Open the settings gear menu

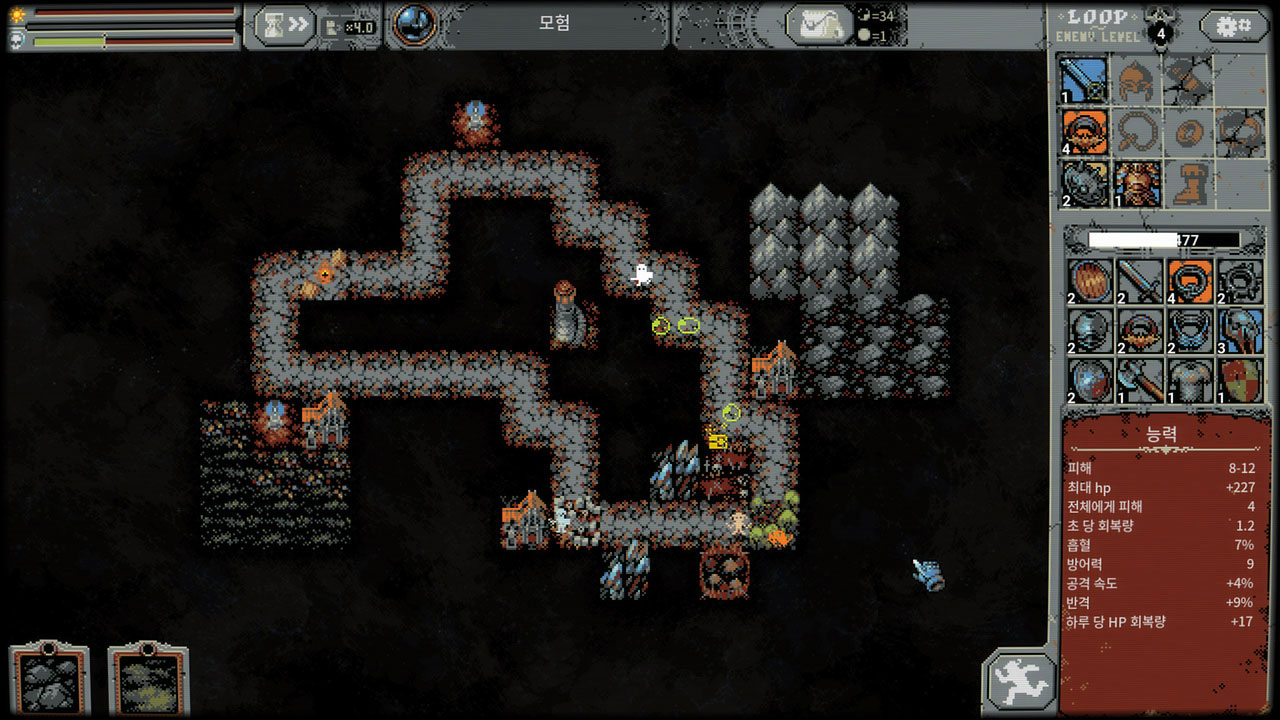click(1234, 25)
